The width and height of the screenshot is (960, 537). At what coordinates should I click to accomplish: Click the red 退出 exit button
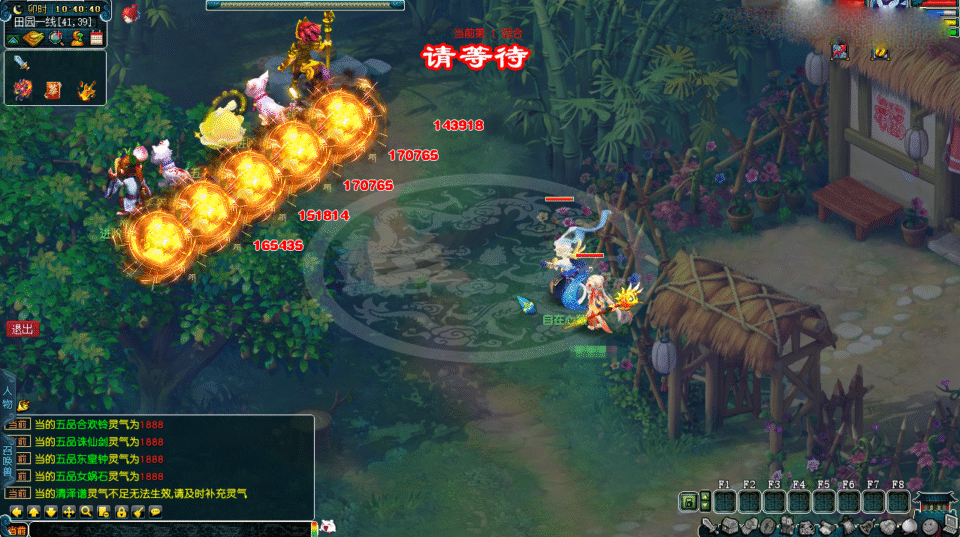click(x=20, y=328)
